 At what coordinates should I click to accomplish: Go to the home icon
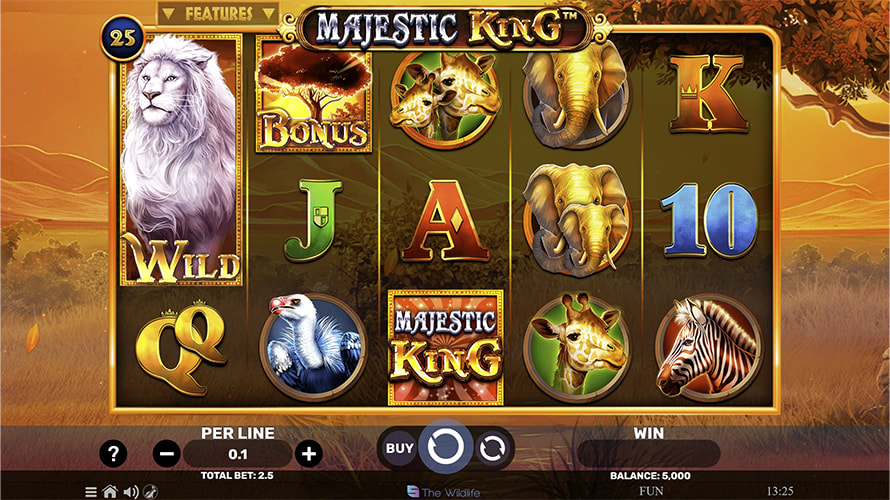coord(110,492)
